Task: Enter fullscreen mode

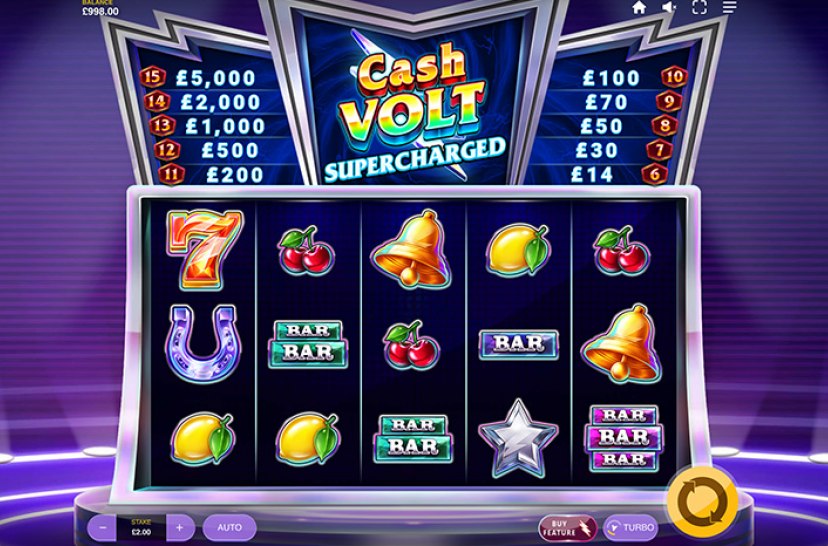Action: 699,7
